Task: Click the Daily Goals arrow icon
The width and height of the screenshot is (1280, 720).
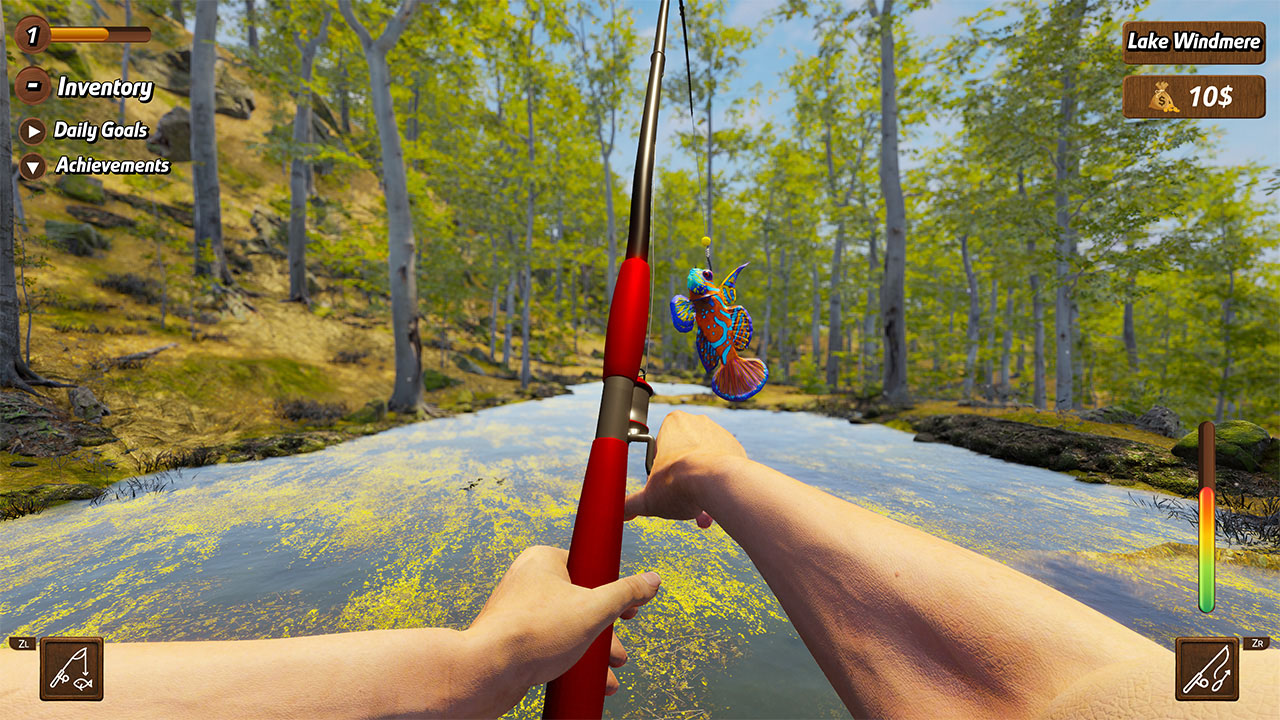Action: coord(31,129)
